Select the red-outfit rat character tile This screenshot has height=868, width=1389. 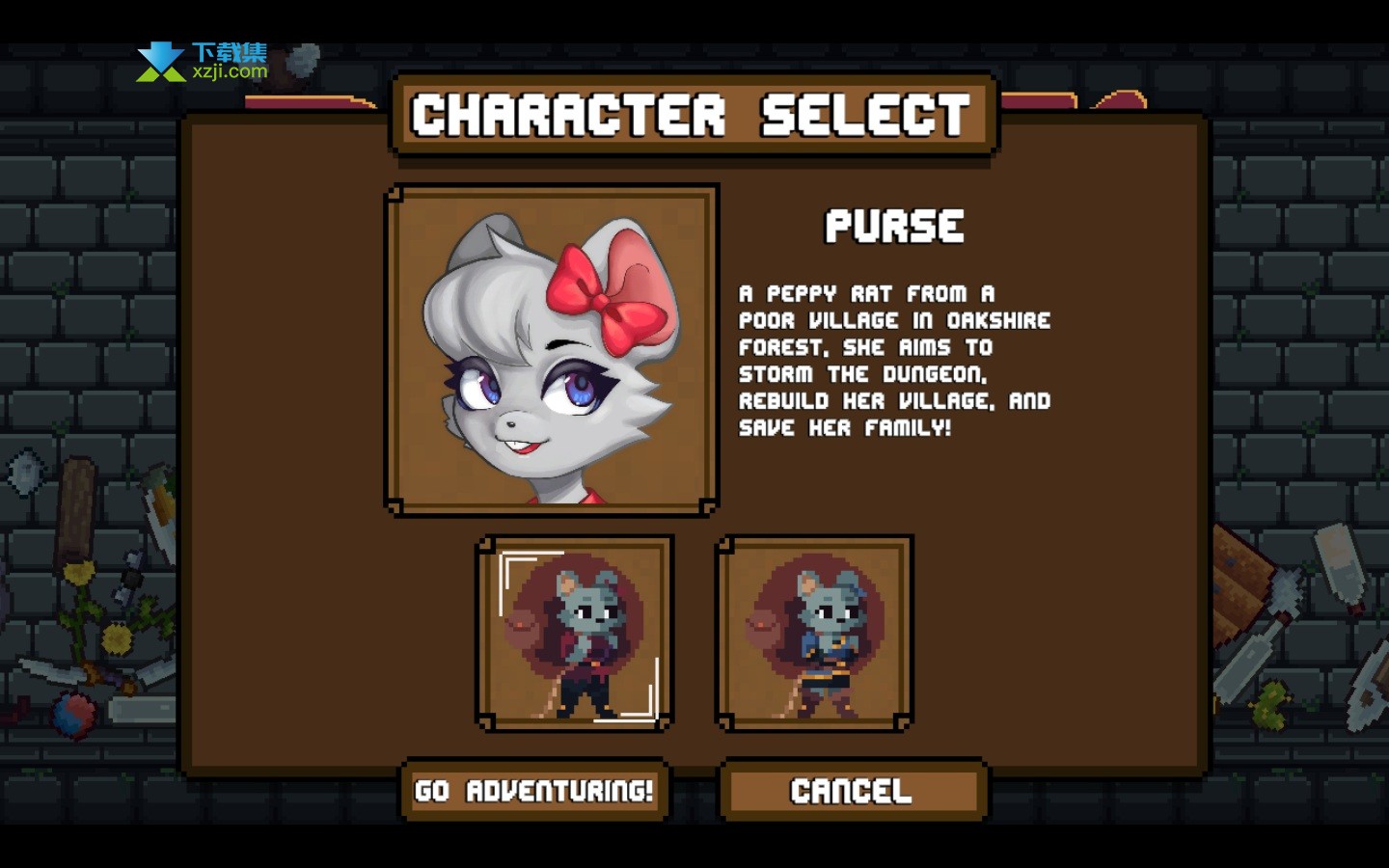[x=575, y=633]
